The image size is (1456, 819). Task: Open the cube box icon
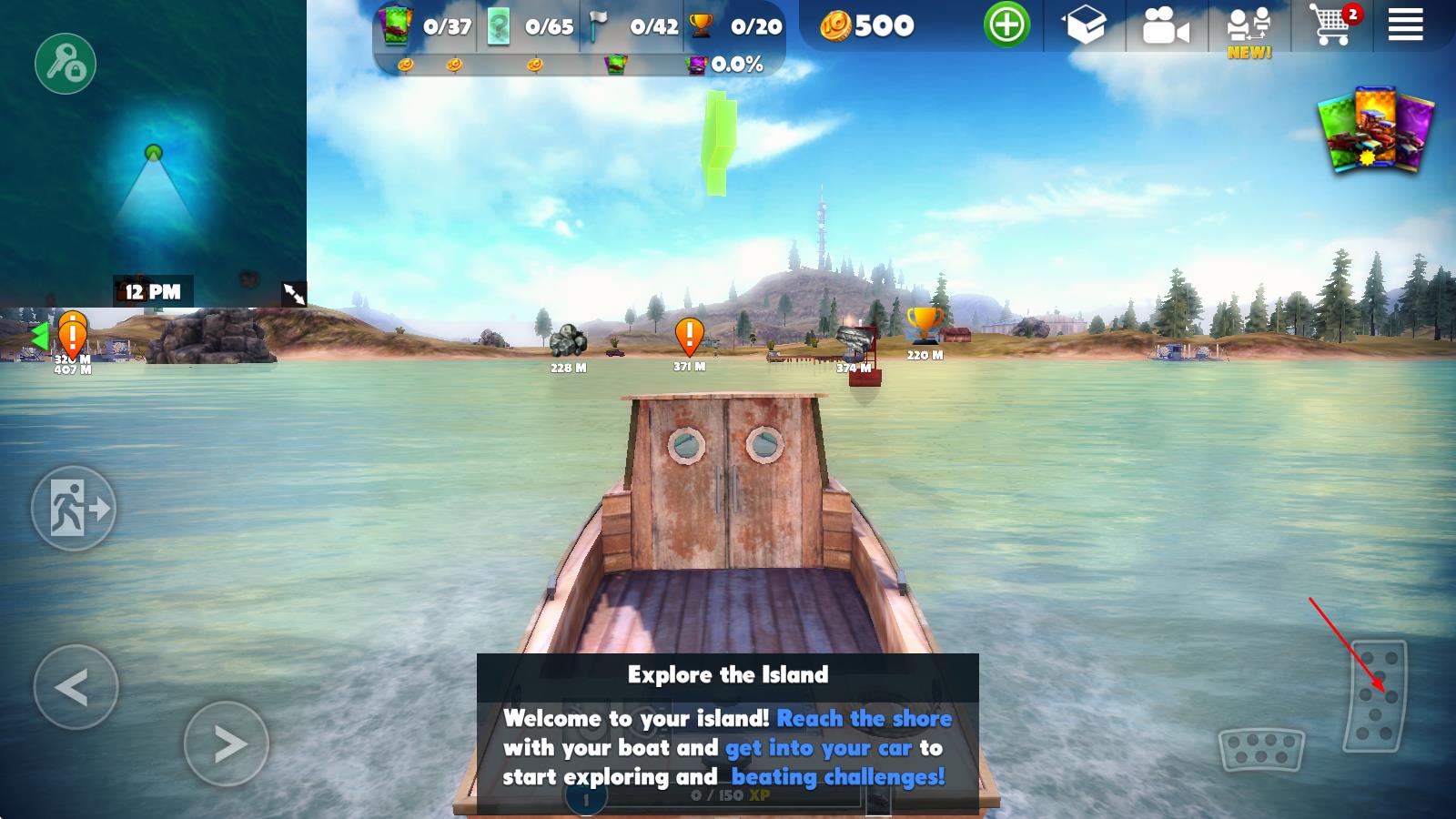pos(1086,26)
